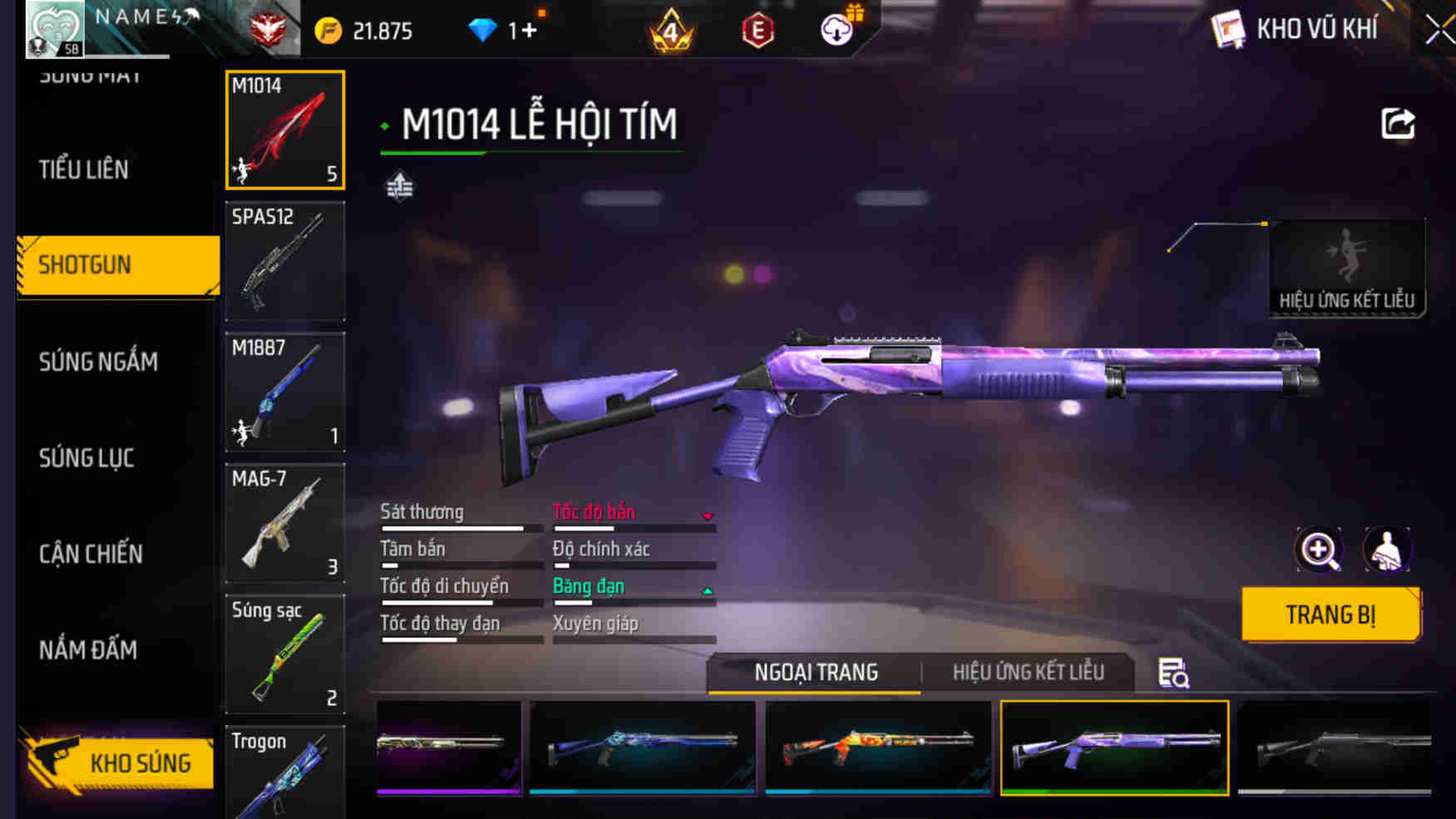Viewport: 1456px width, 819px height.
Task: Switch to the TIỂU LIÊN category
Action: click(x=84, y=170)
